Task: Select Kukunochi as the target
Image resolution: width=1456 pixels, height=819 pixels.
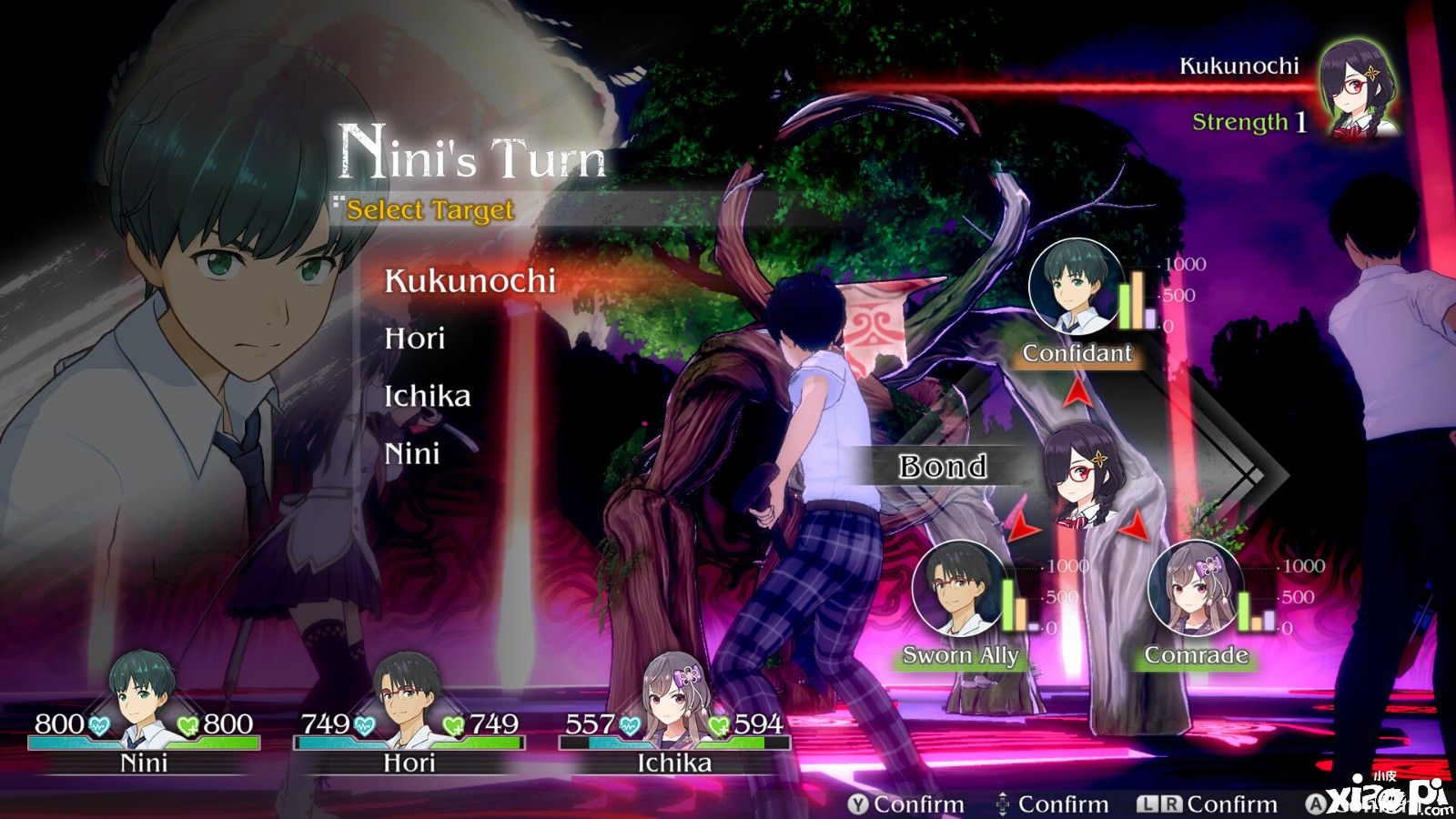Action: (x=470, y=281)
